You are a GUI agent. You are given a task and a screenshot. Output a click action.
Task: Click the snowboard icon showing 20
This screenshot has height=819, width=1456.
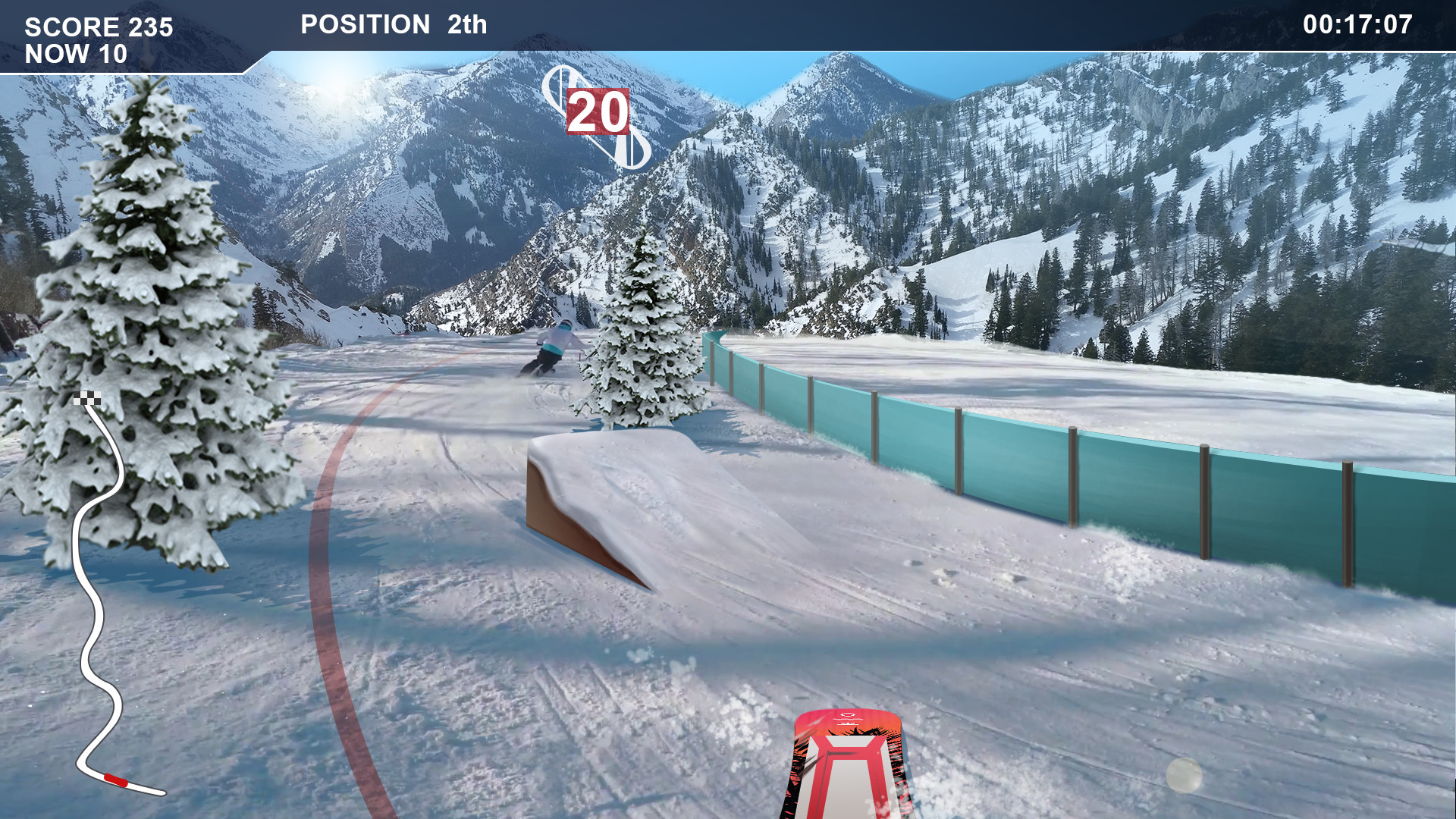coord(598,115)
